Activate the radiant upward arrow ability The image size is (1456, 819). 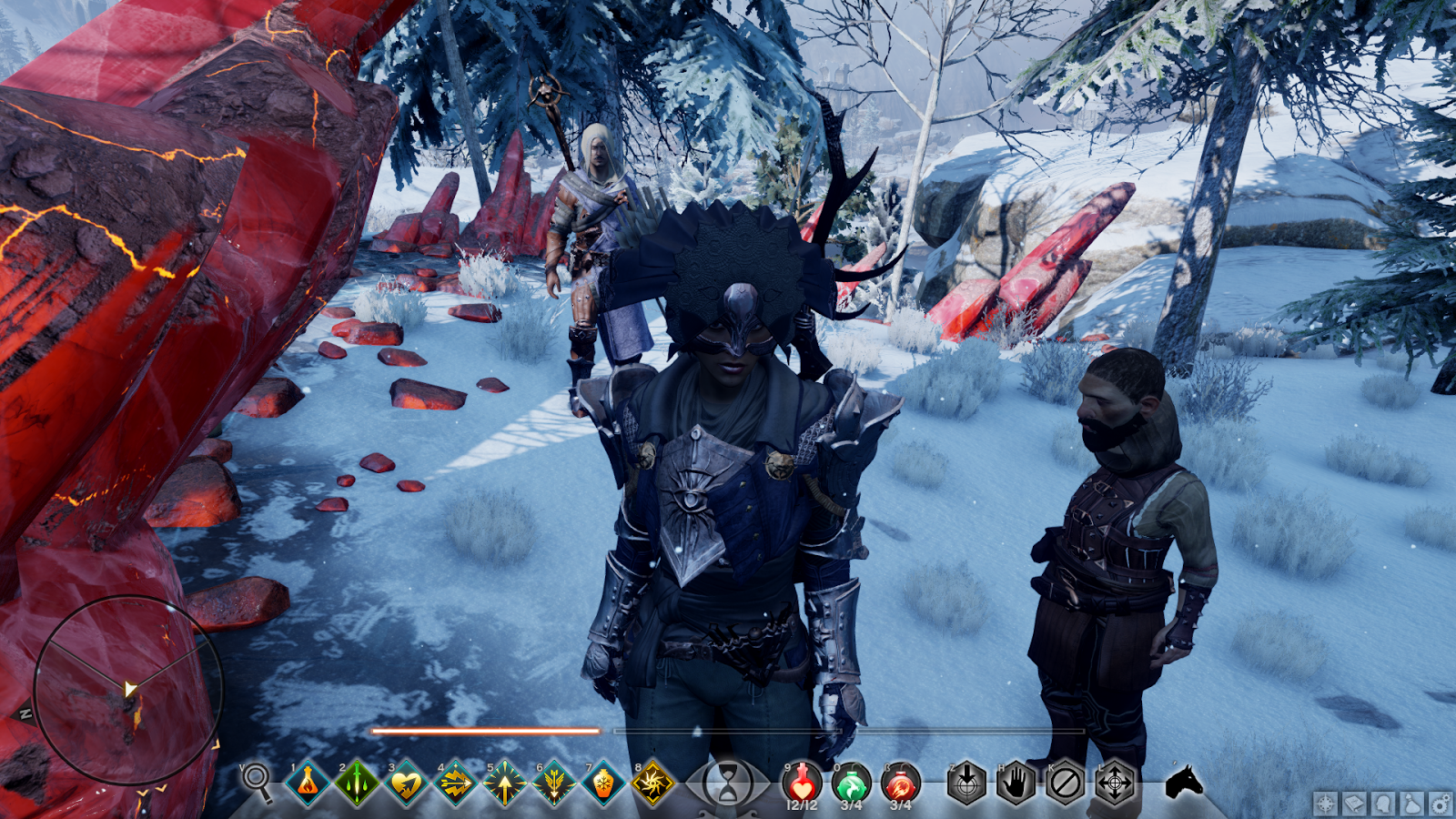coord(504,783)
